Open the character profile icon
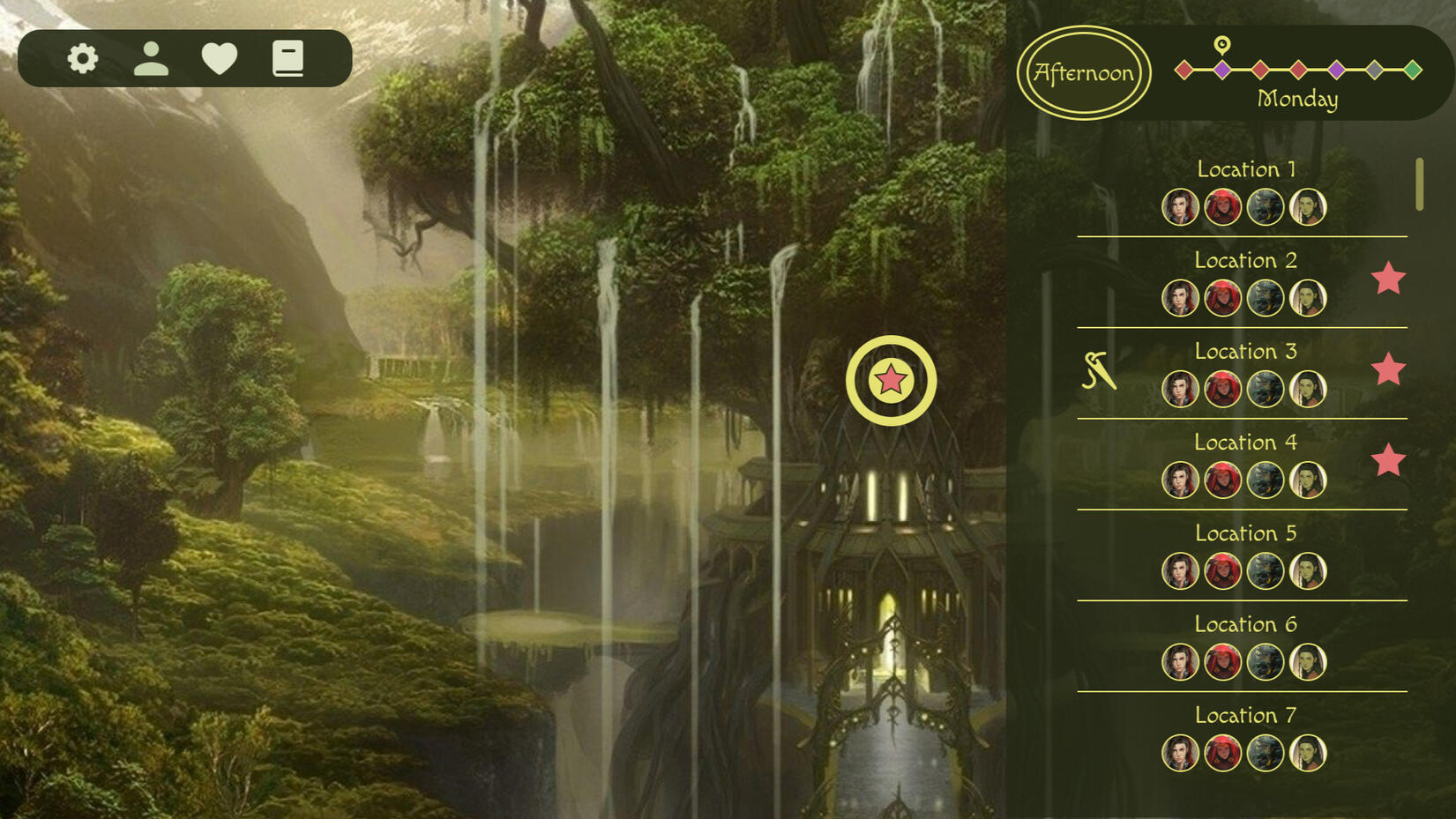The height and width of the screenshot is (819, 1456). [151, 58]
